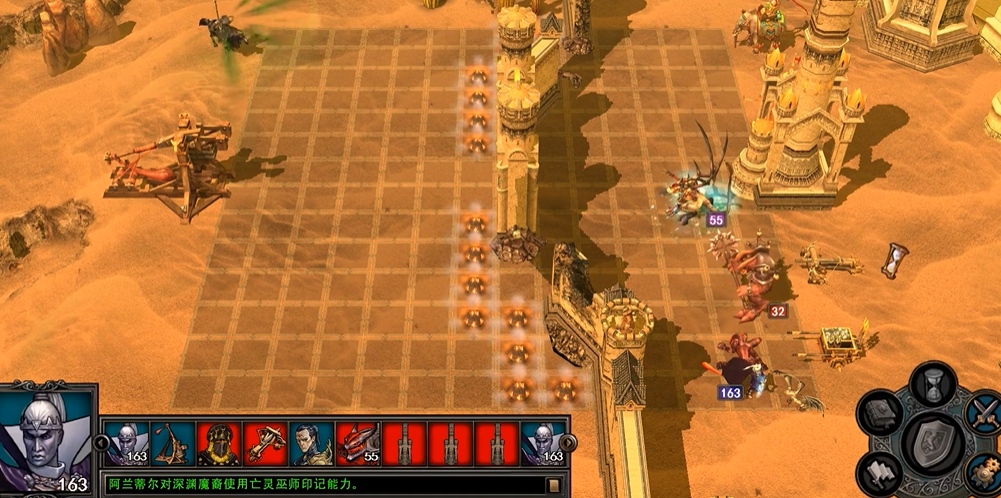
Task: Click the dark-haired hero turn order portrait
Action: [311, 443]
